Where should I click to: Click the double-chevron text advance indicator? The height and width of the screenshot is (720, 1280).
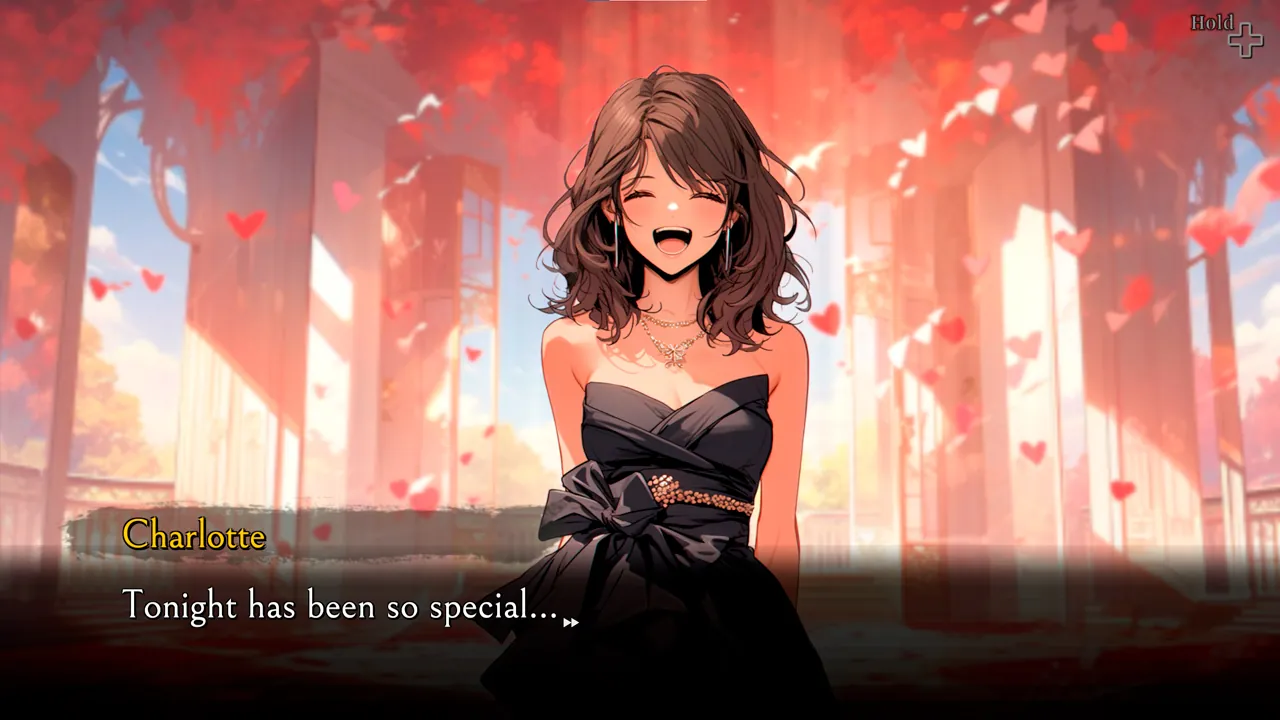(x=571, y=623)
